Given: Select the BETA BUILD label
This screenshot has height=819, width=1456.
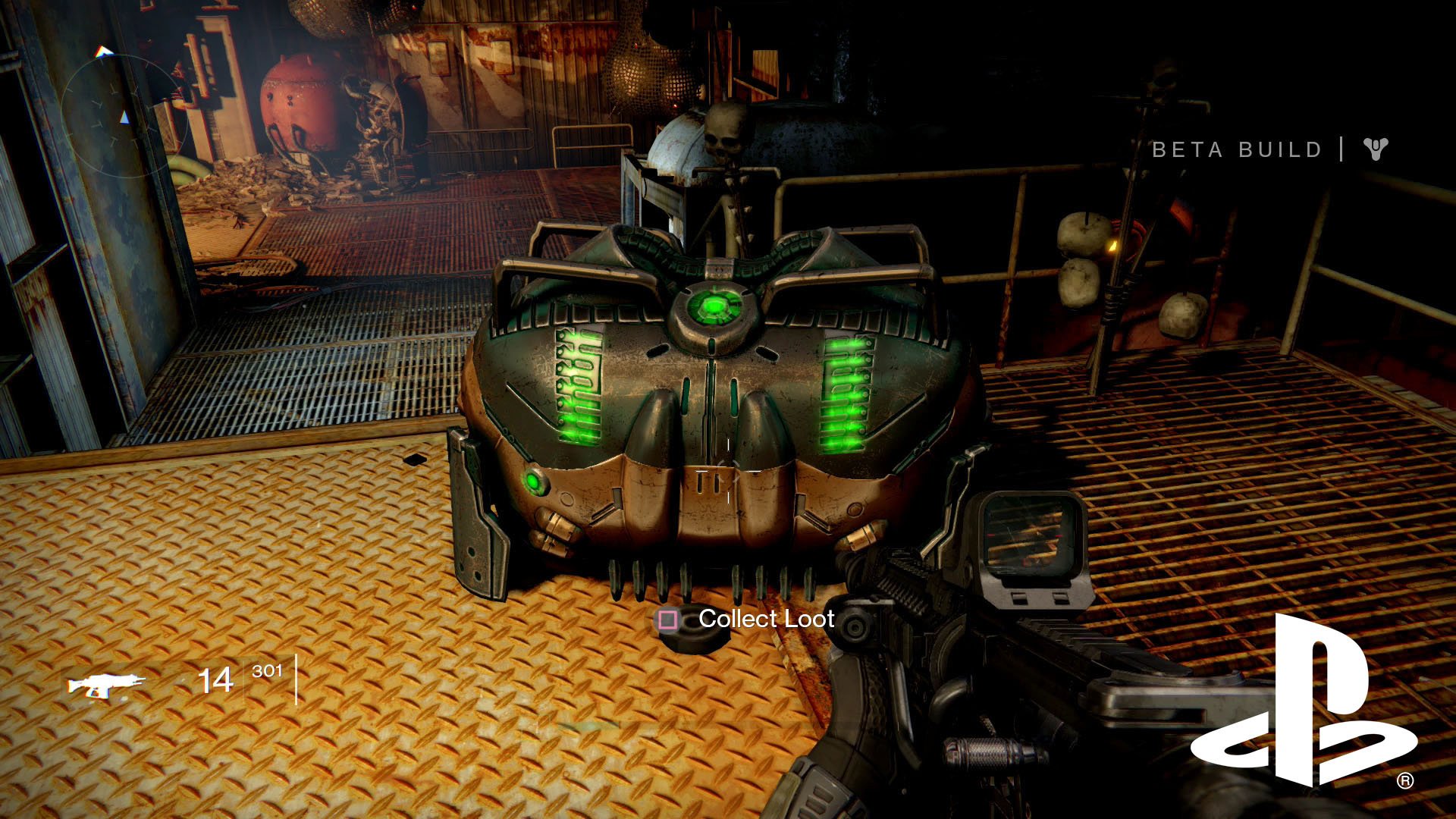Looking at the screenshot, I should [1236, 149].
